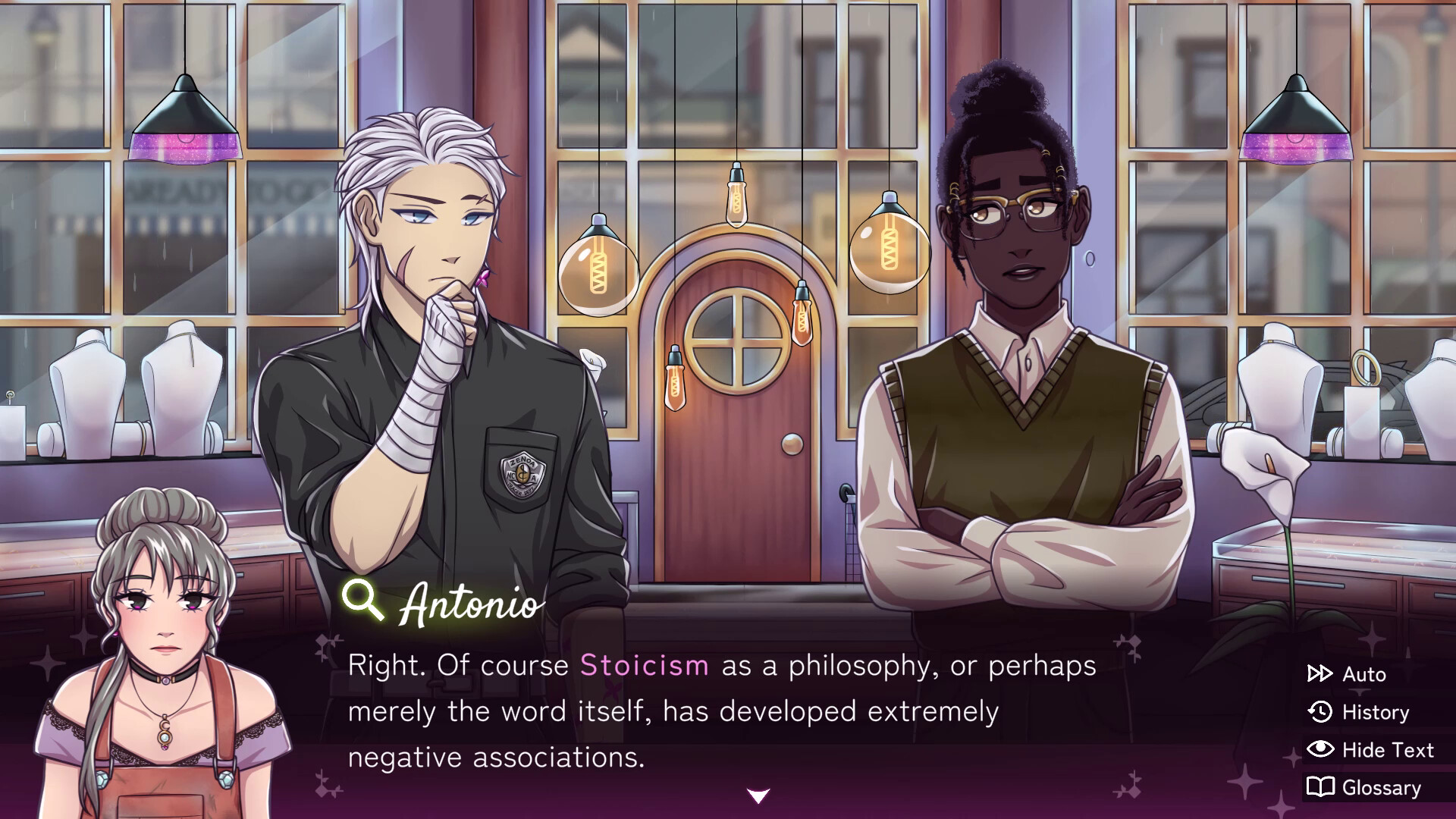Click the History rewind-arrow symbol
This screenshot has height=819, width=1456.
point(1321,712)
